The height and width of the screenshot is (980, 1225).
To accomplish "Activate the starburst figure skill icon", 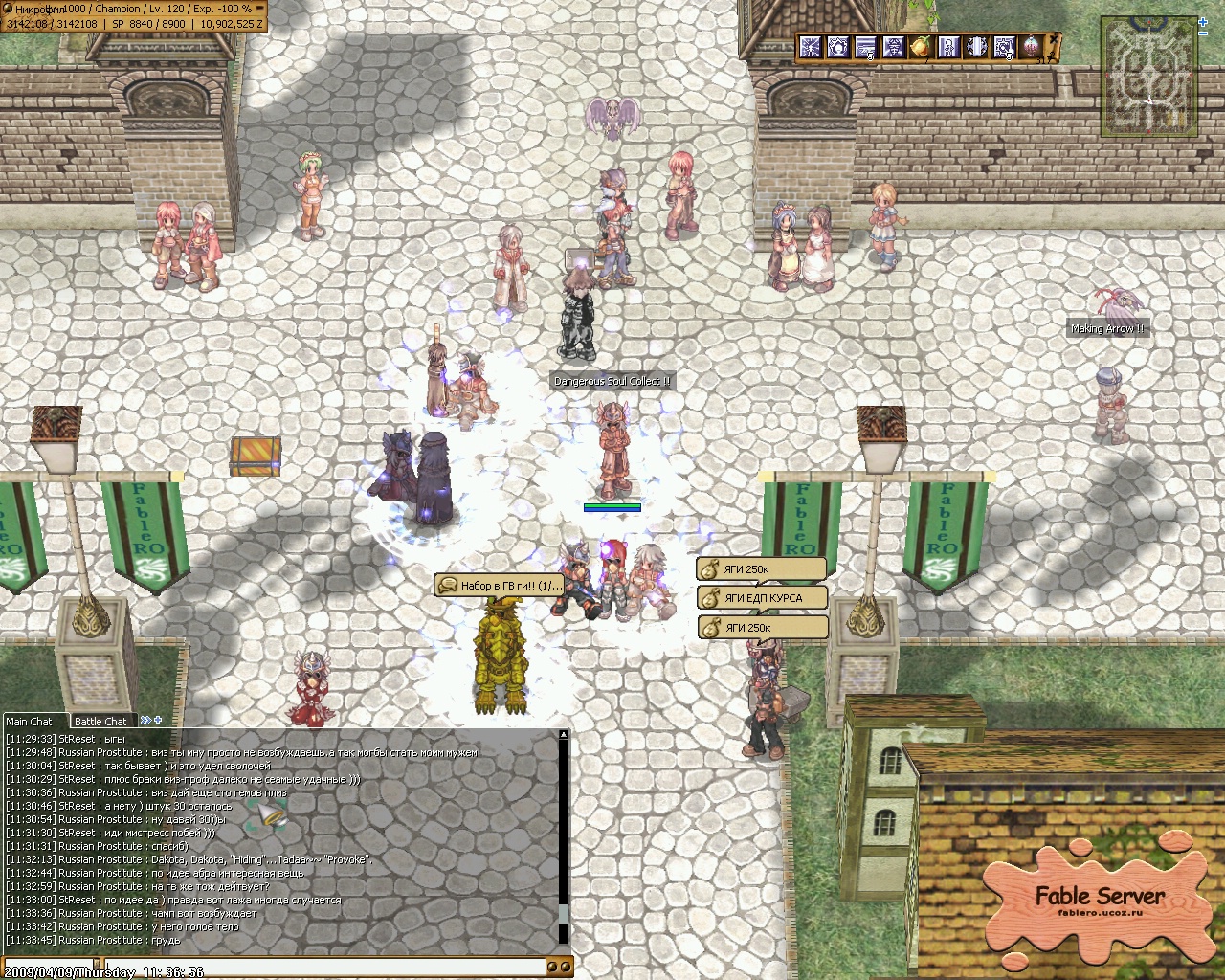I will point(811,47).
